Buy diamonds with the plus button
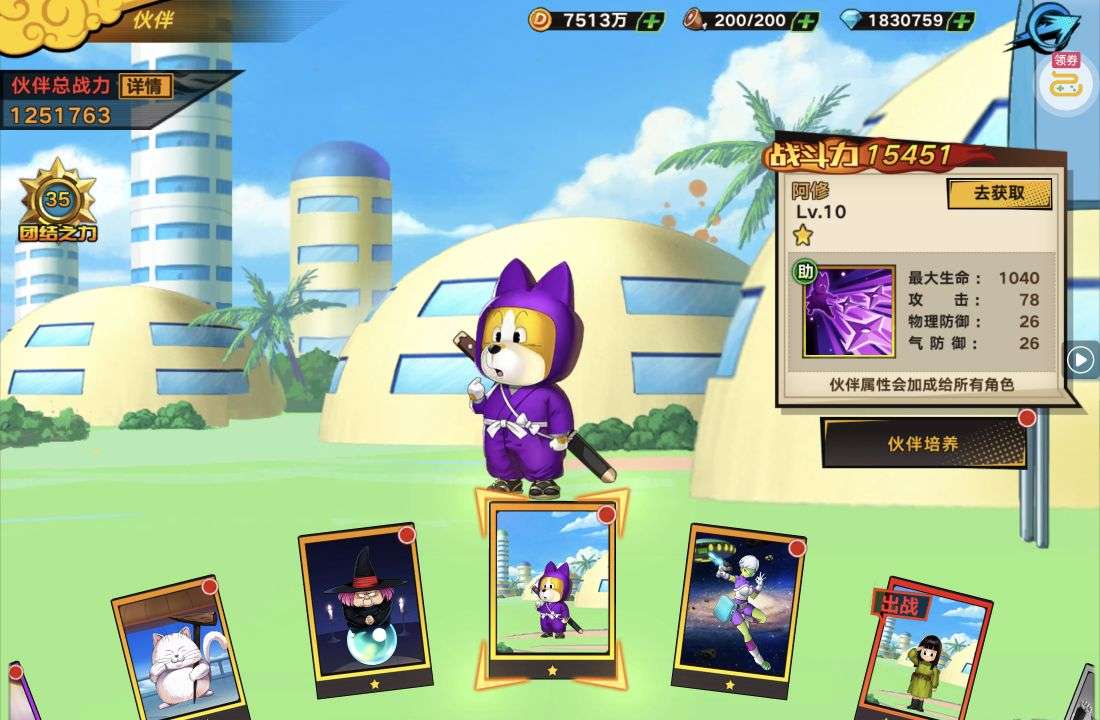This screenshot has width=1100, height=720. [x=961, y=20]
